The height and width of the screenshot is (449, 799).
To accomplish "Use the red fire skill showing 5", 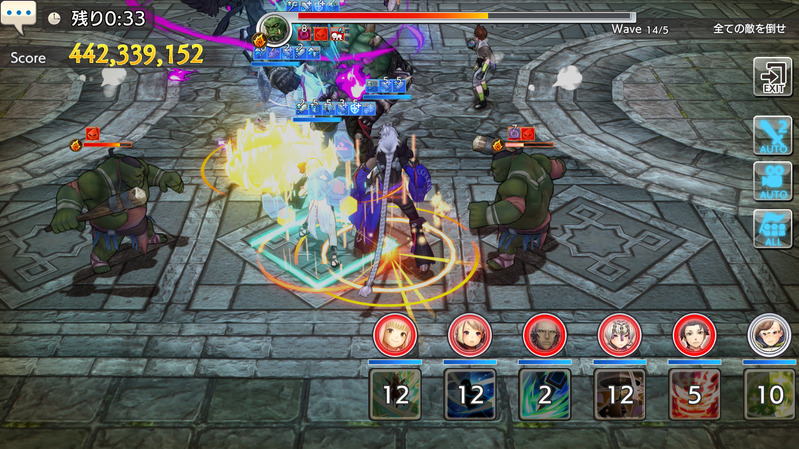I will click(695, 394).
